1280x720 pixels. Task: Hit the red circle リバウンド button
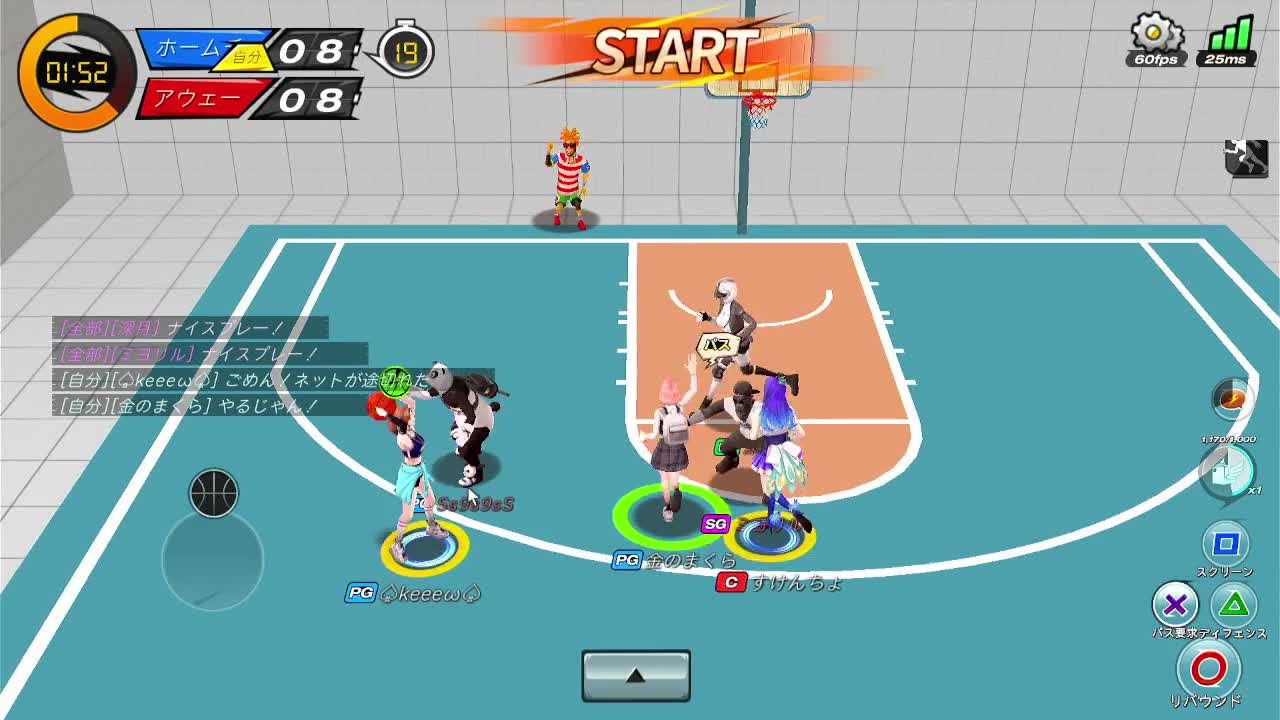(x=1208, y=668)
